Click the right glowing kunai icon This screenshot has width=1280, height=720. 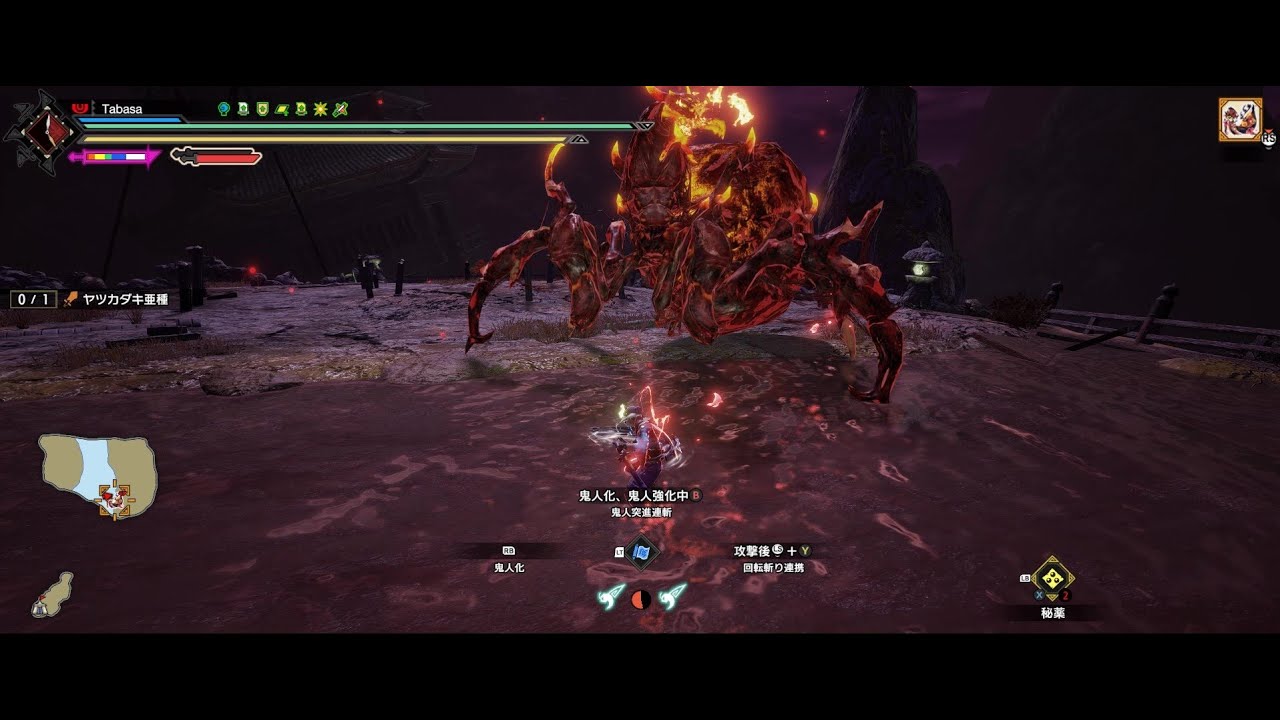pos(673,596)
